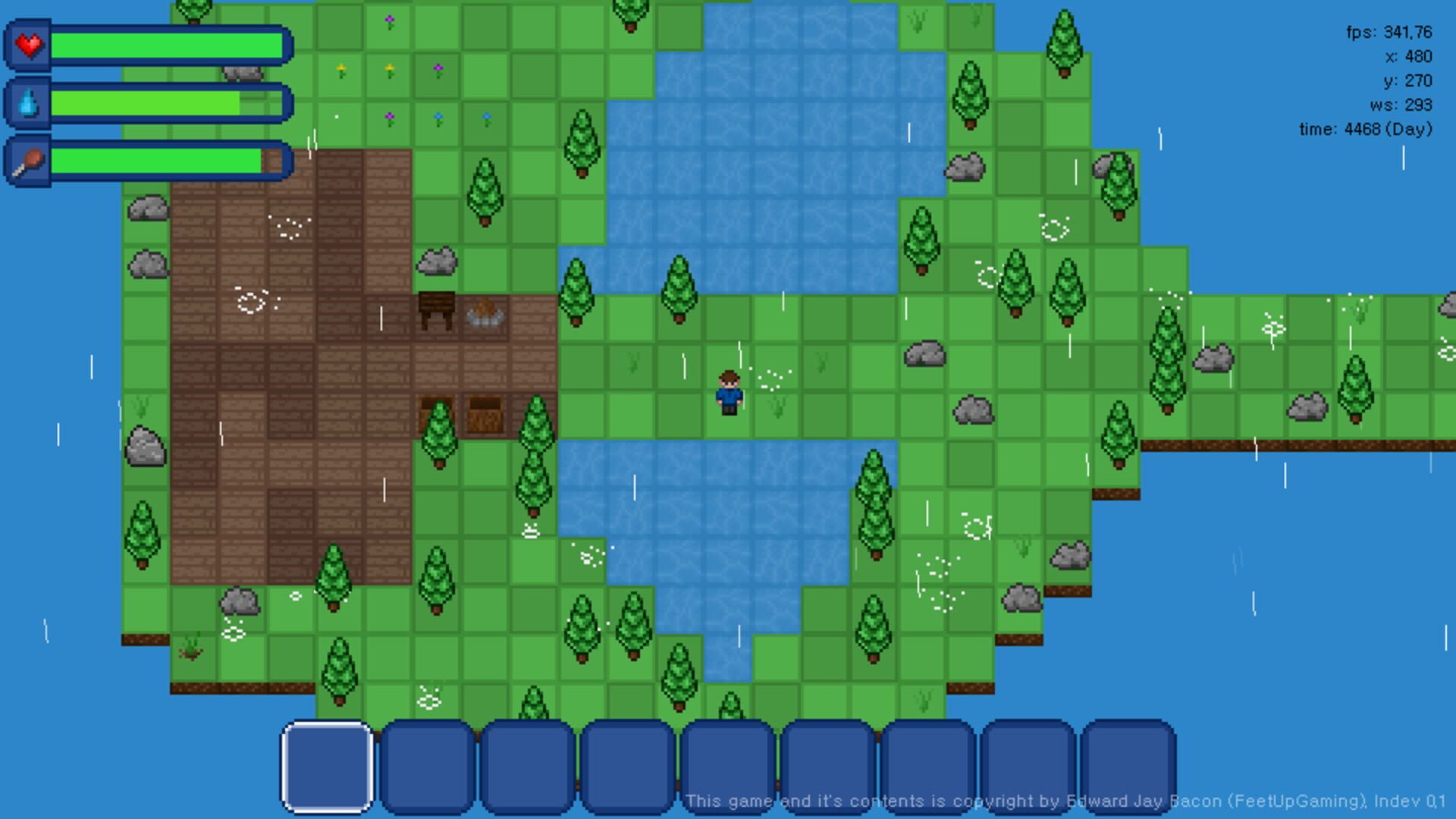Click the green health bar fill
Viewport: 1456px width, 819px height.
tap(167, 45)
